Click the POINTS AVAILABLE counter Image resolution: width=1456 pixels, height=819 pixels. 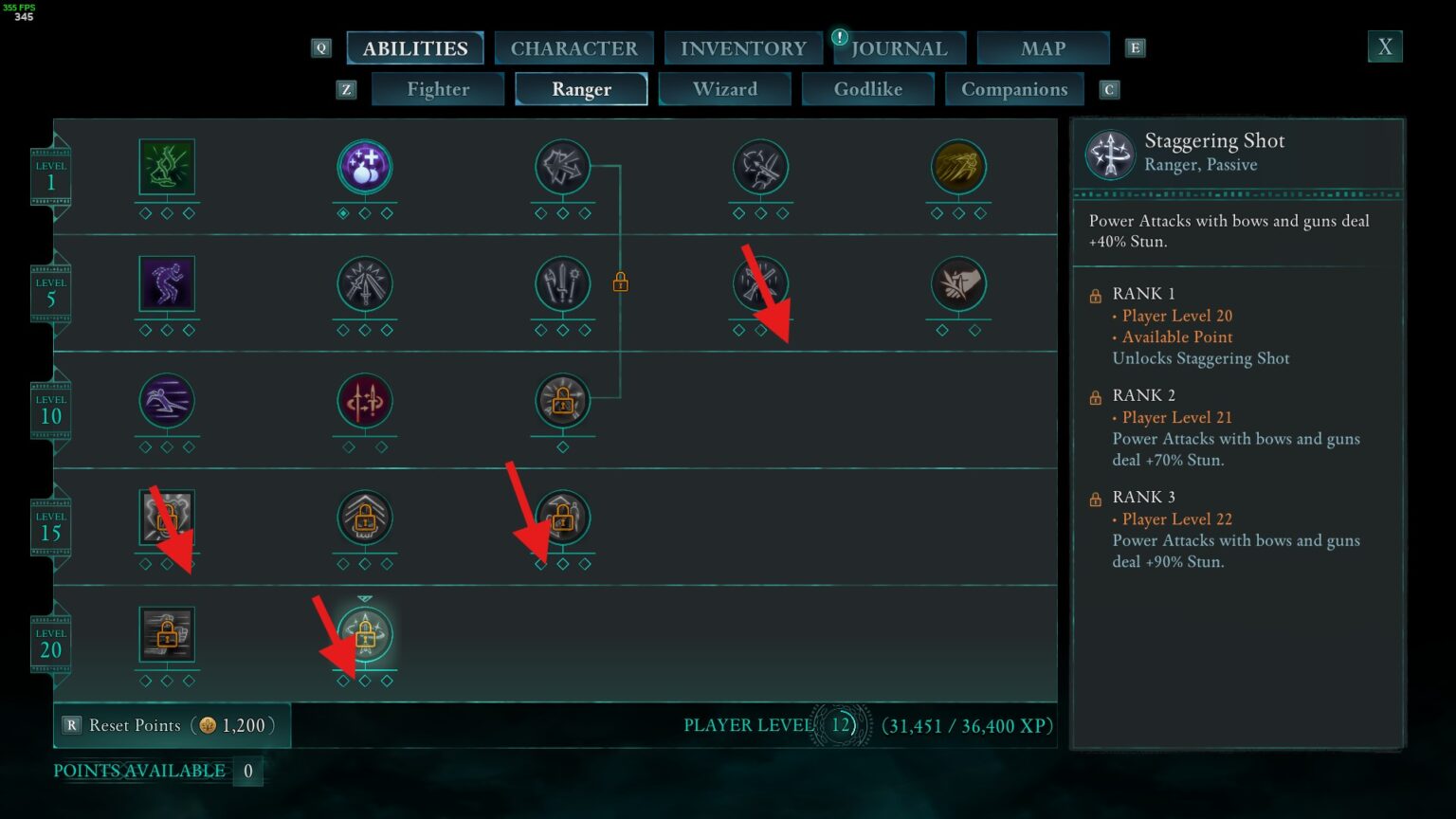139,771
